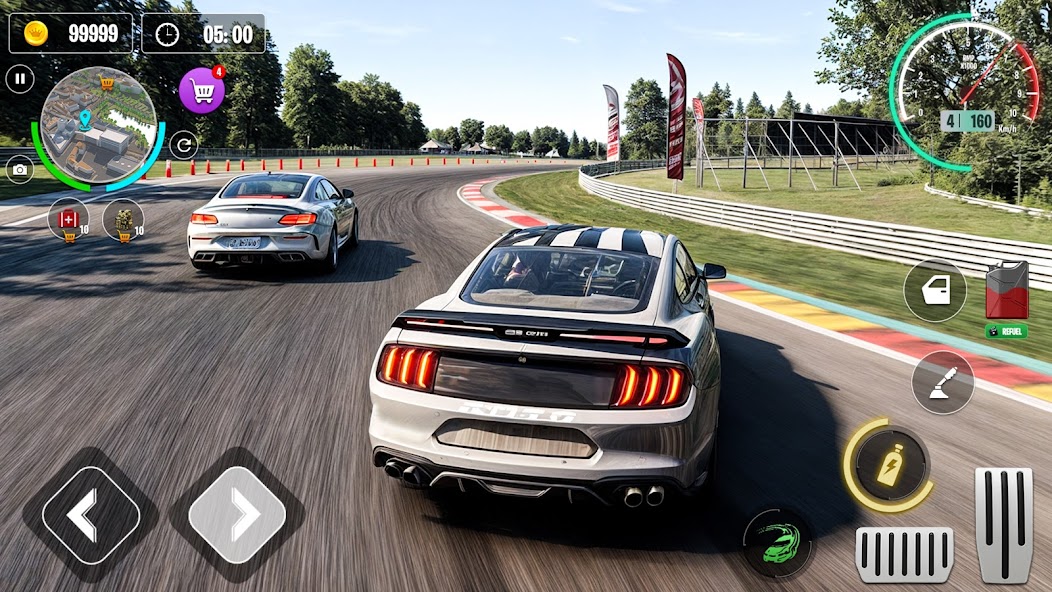Tap the camera view button

[19, 170]
